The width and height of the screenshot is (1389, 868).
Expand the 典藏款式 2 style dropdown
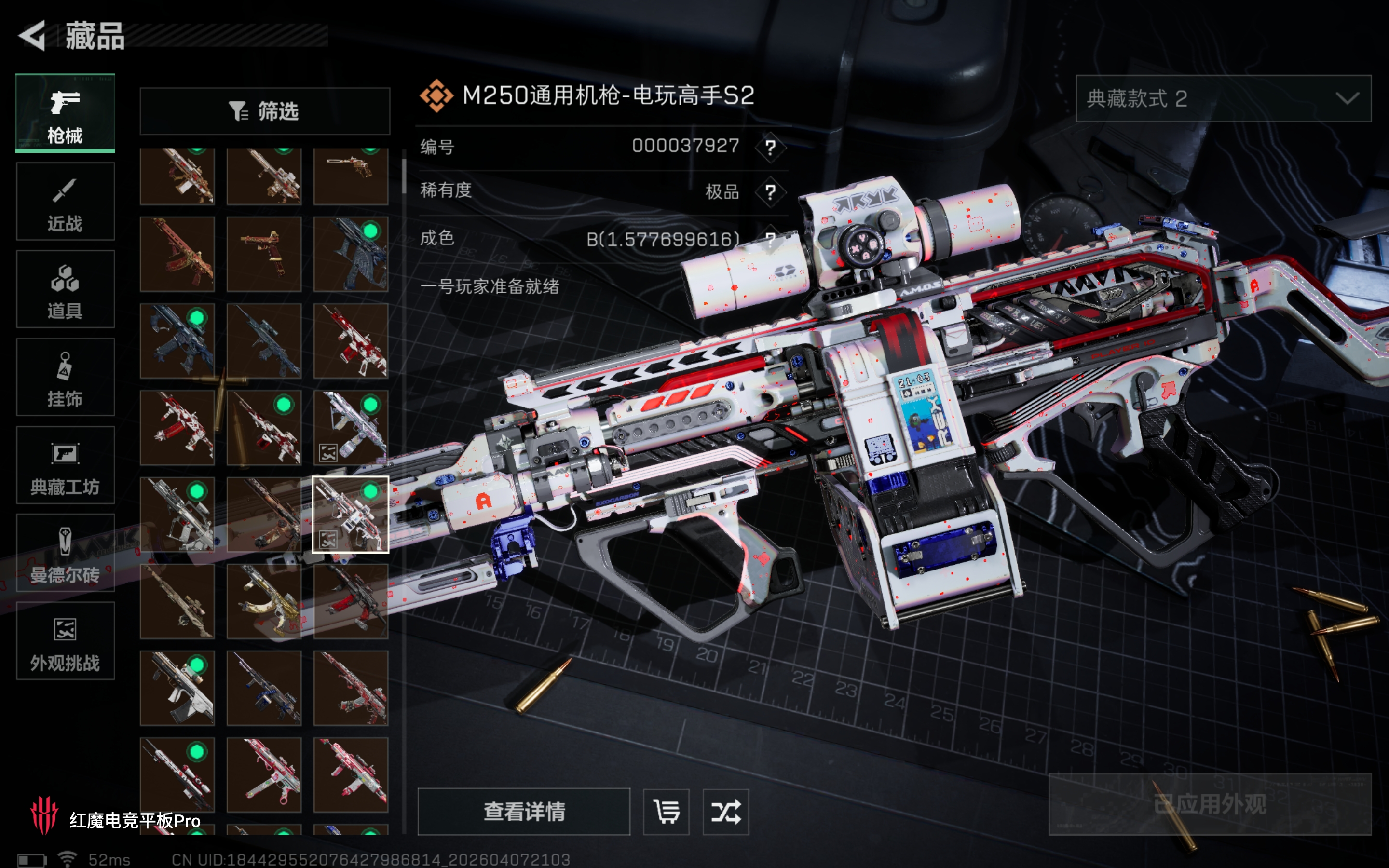[x=1223, y=99]
